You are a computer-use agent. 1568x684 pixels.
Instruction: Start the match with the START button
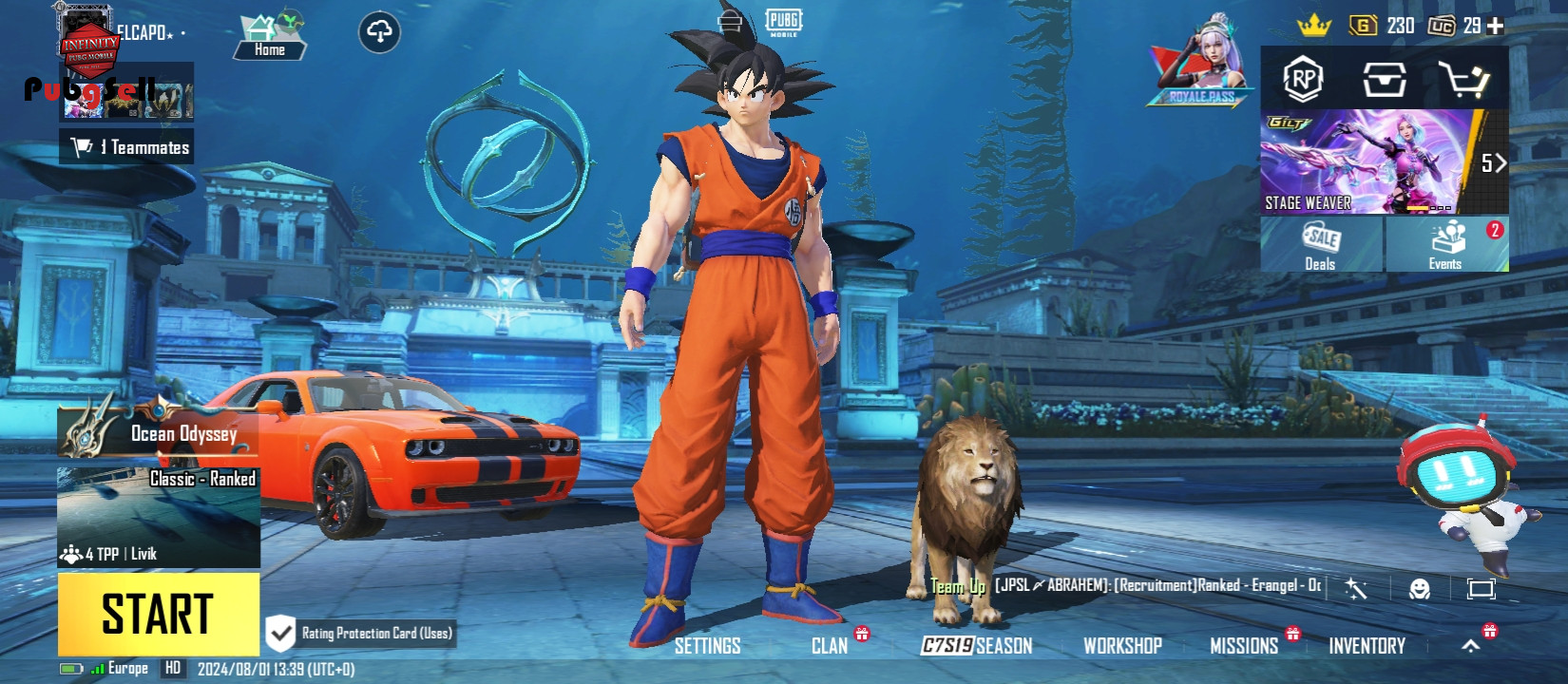click(158, 614)
